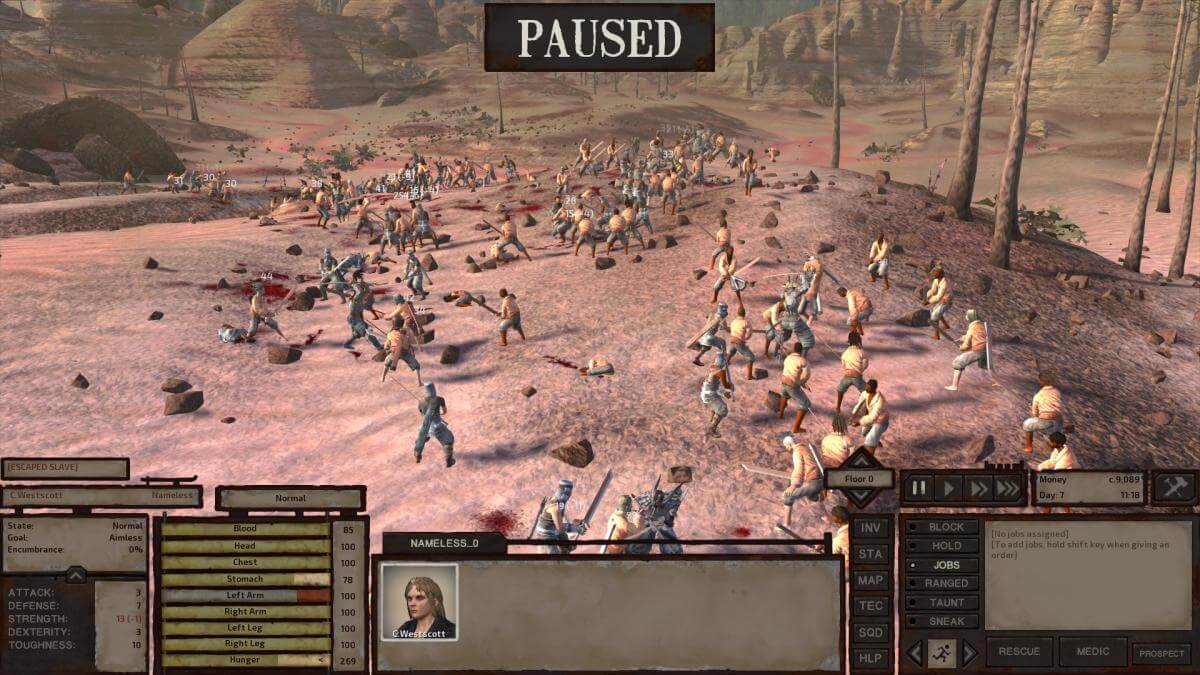This screenshot has height=675, width=1200.
Task: Open build mode with the hammer icon
Action: tap(1174, 487)
